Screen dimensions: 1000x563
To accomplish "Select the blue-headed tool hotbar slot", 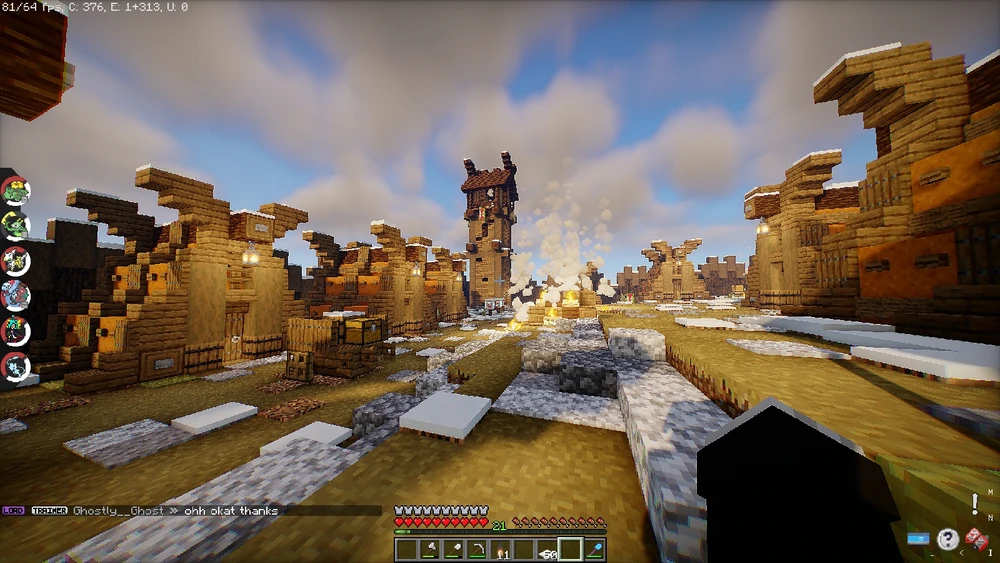I will click(594, 550).
